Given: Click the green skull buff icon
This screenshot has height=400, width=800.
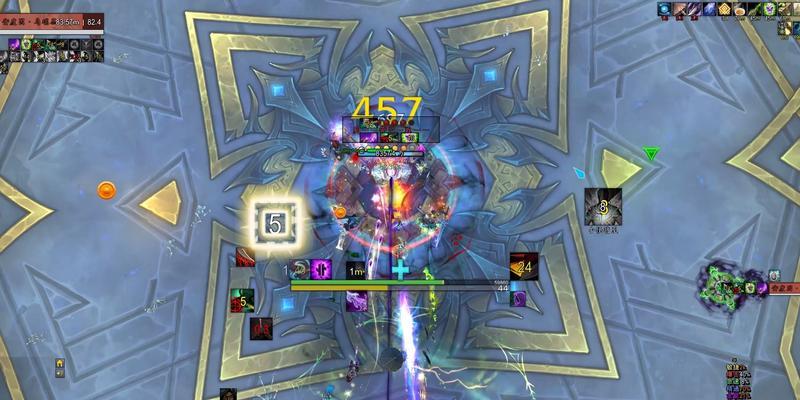Looking at the screenshot, I should (770, 9).
